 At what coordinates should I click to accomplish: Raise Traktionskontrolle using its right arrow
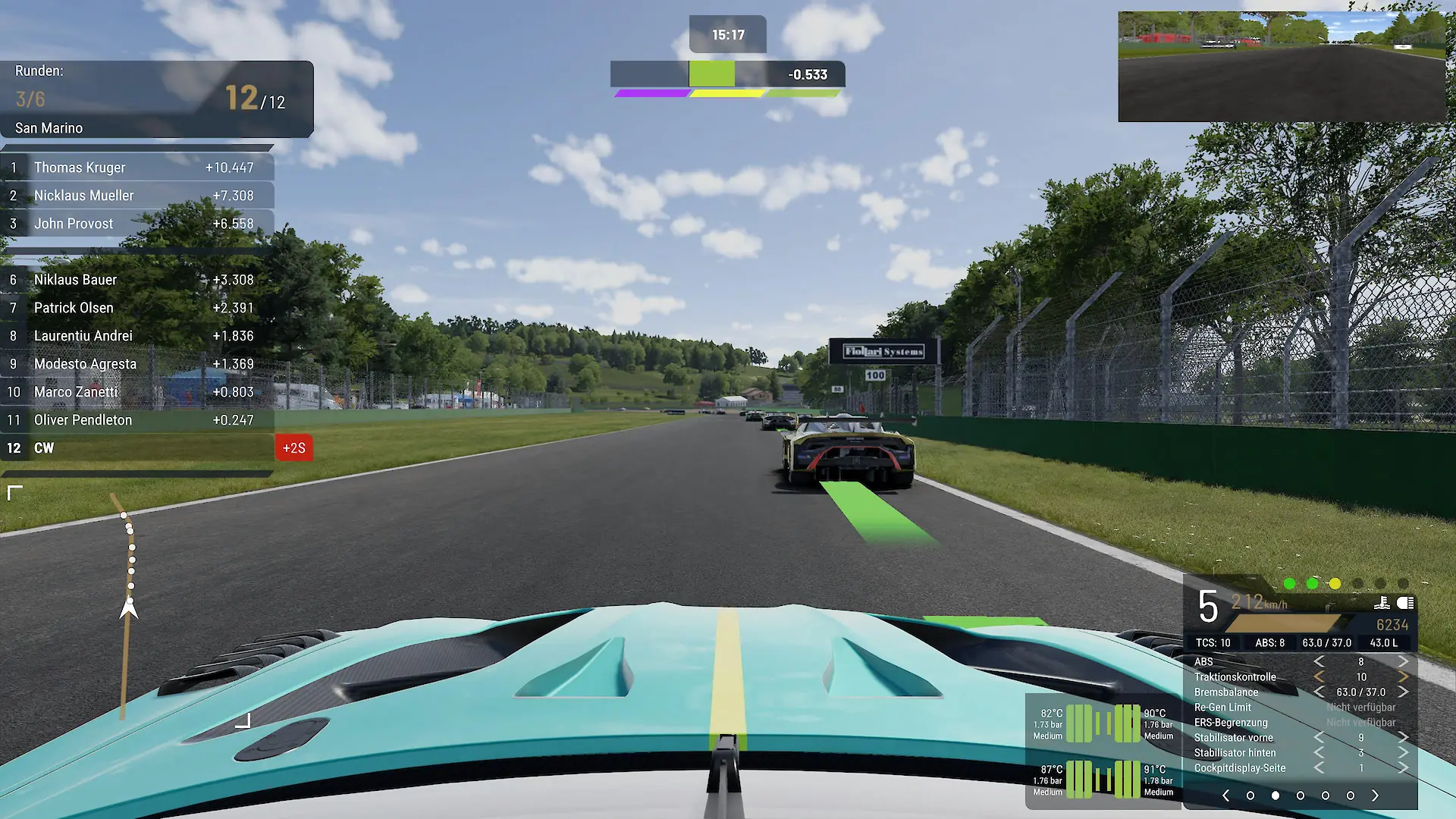pos(1403,677)
